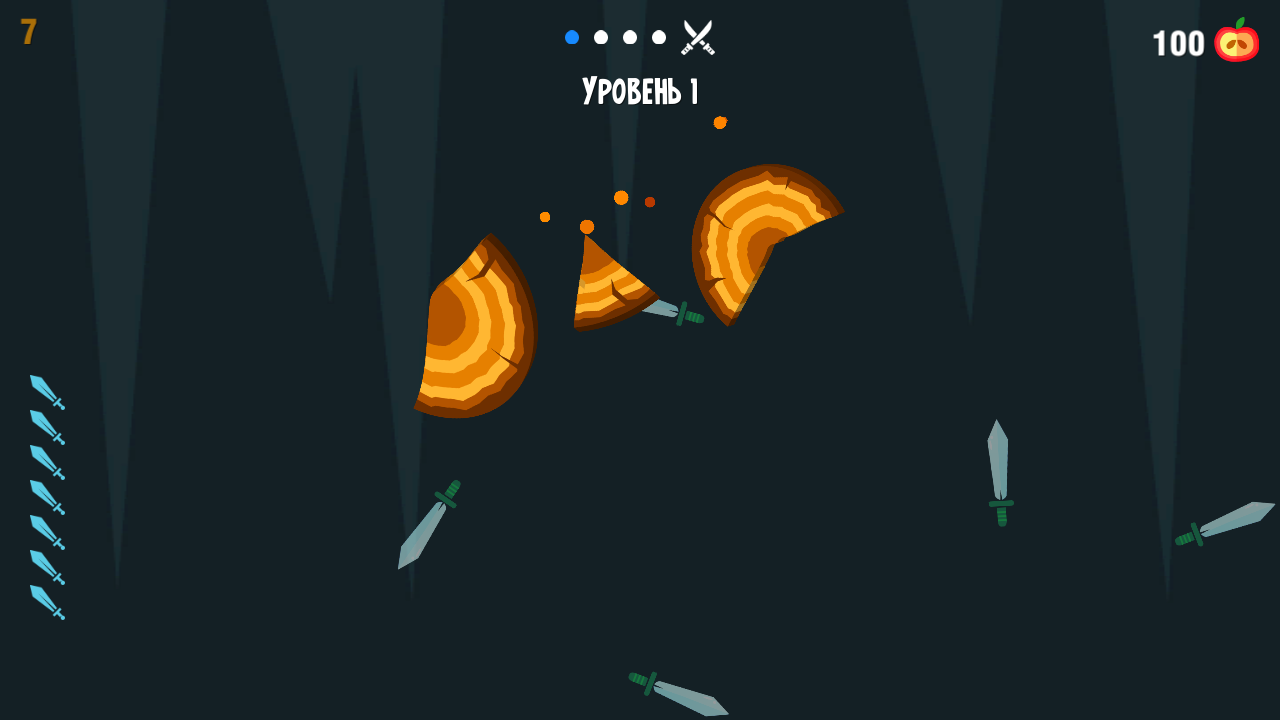Click the second white progress dot
Viewport: 1280px width, 720px height.
[601, 36]
